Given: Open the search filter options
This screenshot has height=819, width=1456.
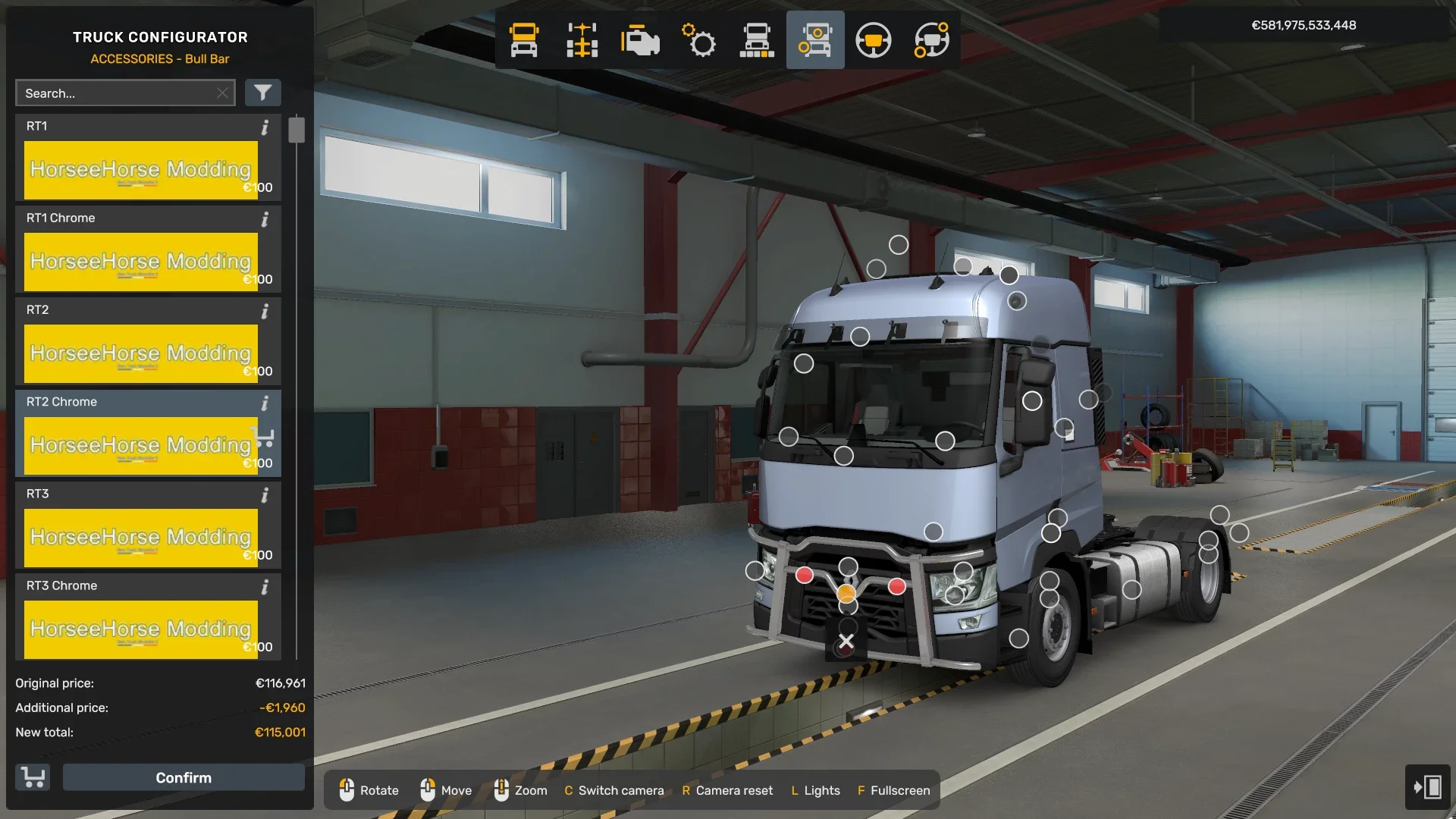Looking at the screenshot, I should point(263,93).
